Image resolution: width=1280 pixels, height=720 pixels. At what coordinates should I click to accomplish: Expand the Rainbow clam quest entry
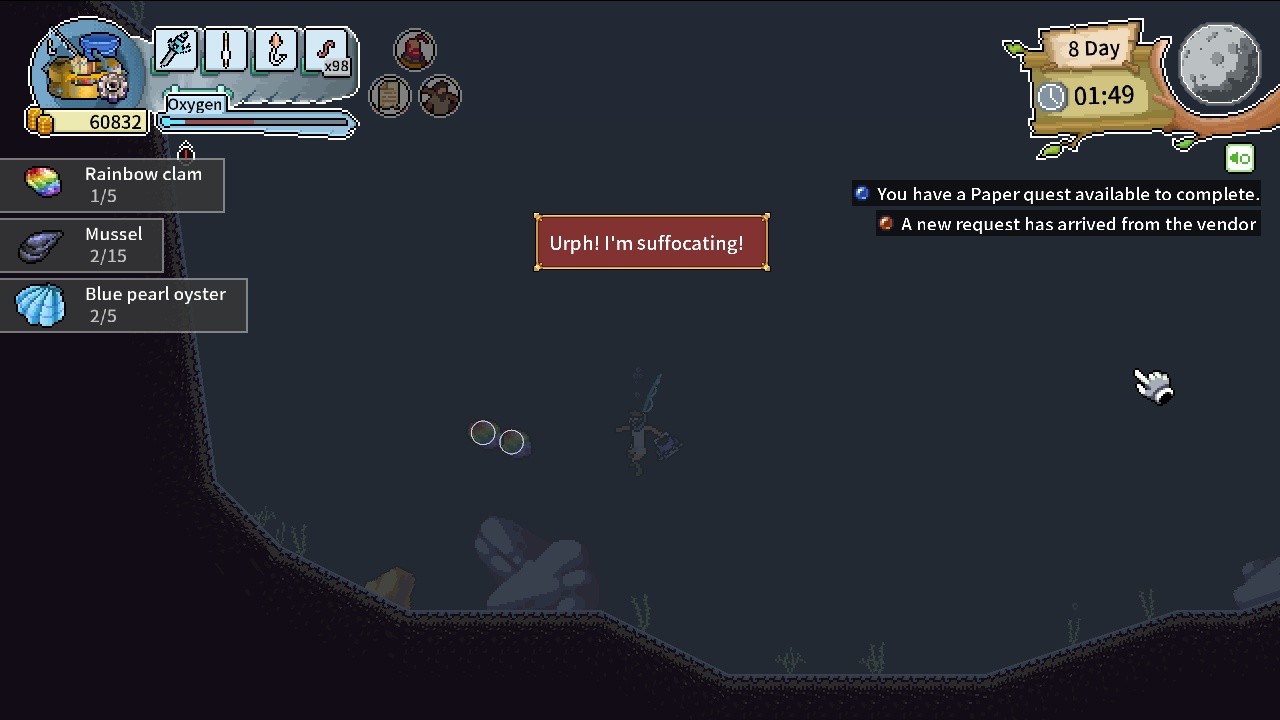coord(112,184)
